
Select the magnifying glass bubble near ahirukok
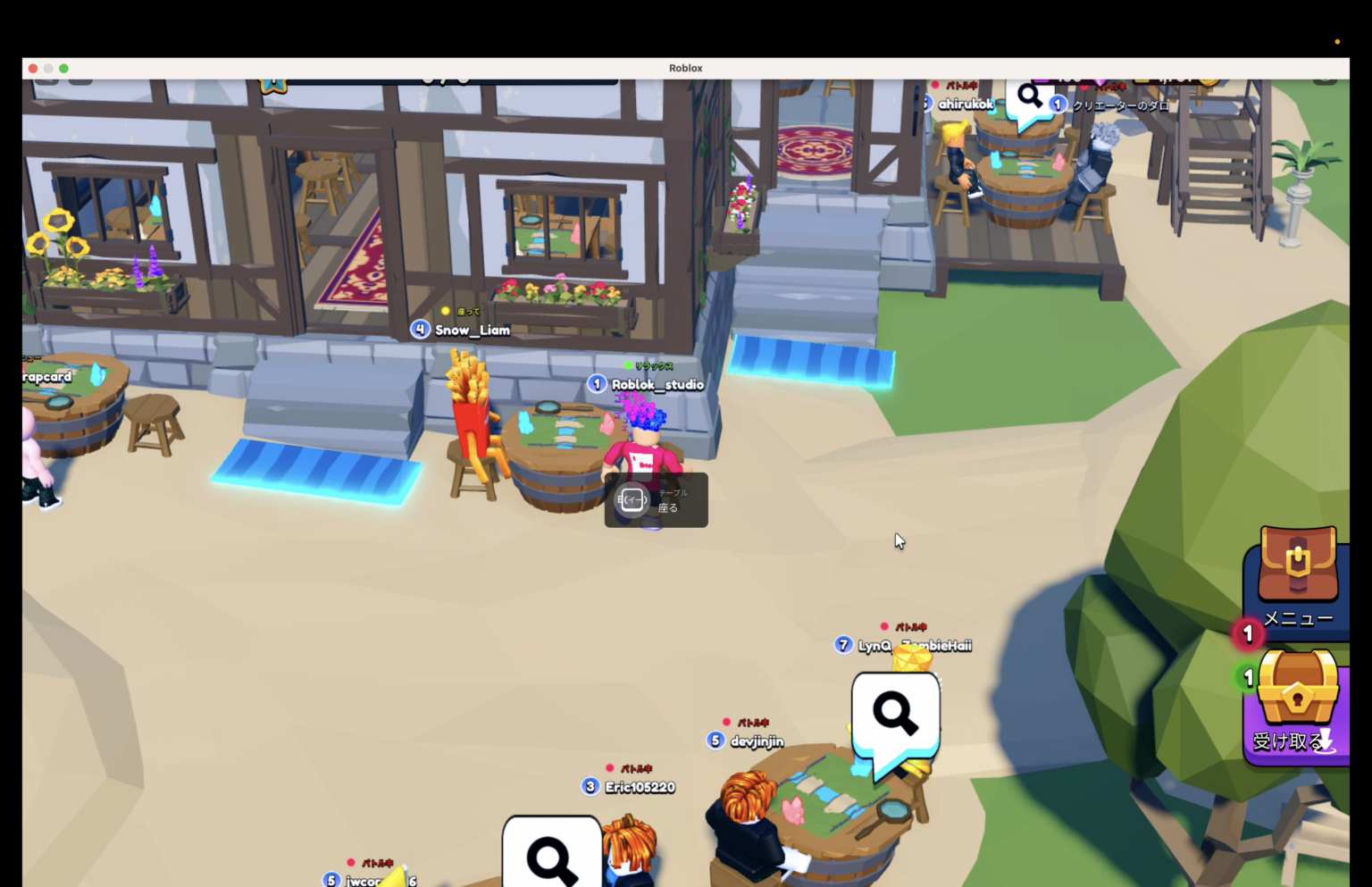(x=1030, y=96)
